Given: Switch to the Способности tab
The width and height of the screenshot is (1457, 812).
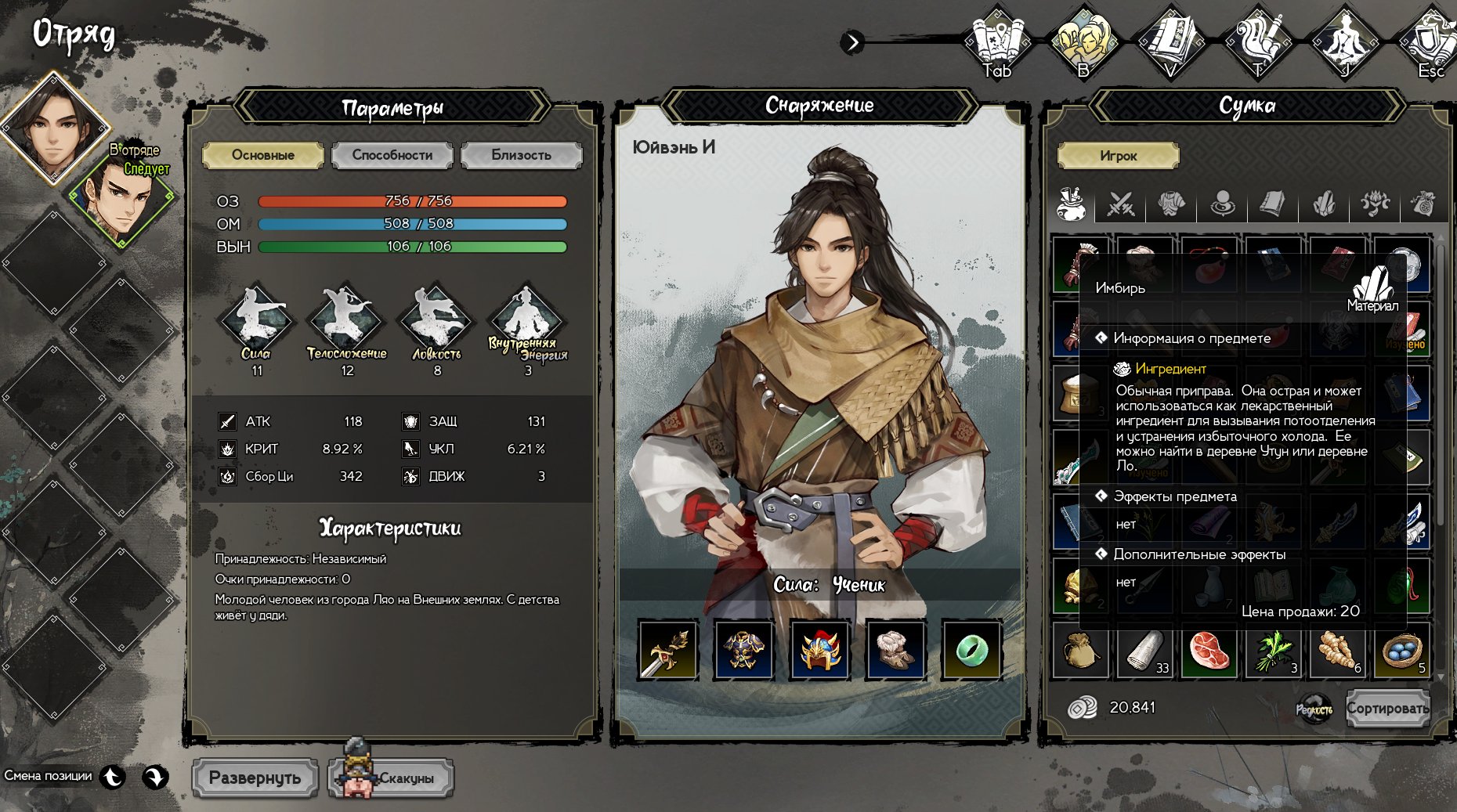Looking at the screenshot, I should click(x=392, y=155).
